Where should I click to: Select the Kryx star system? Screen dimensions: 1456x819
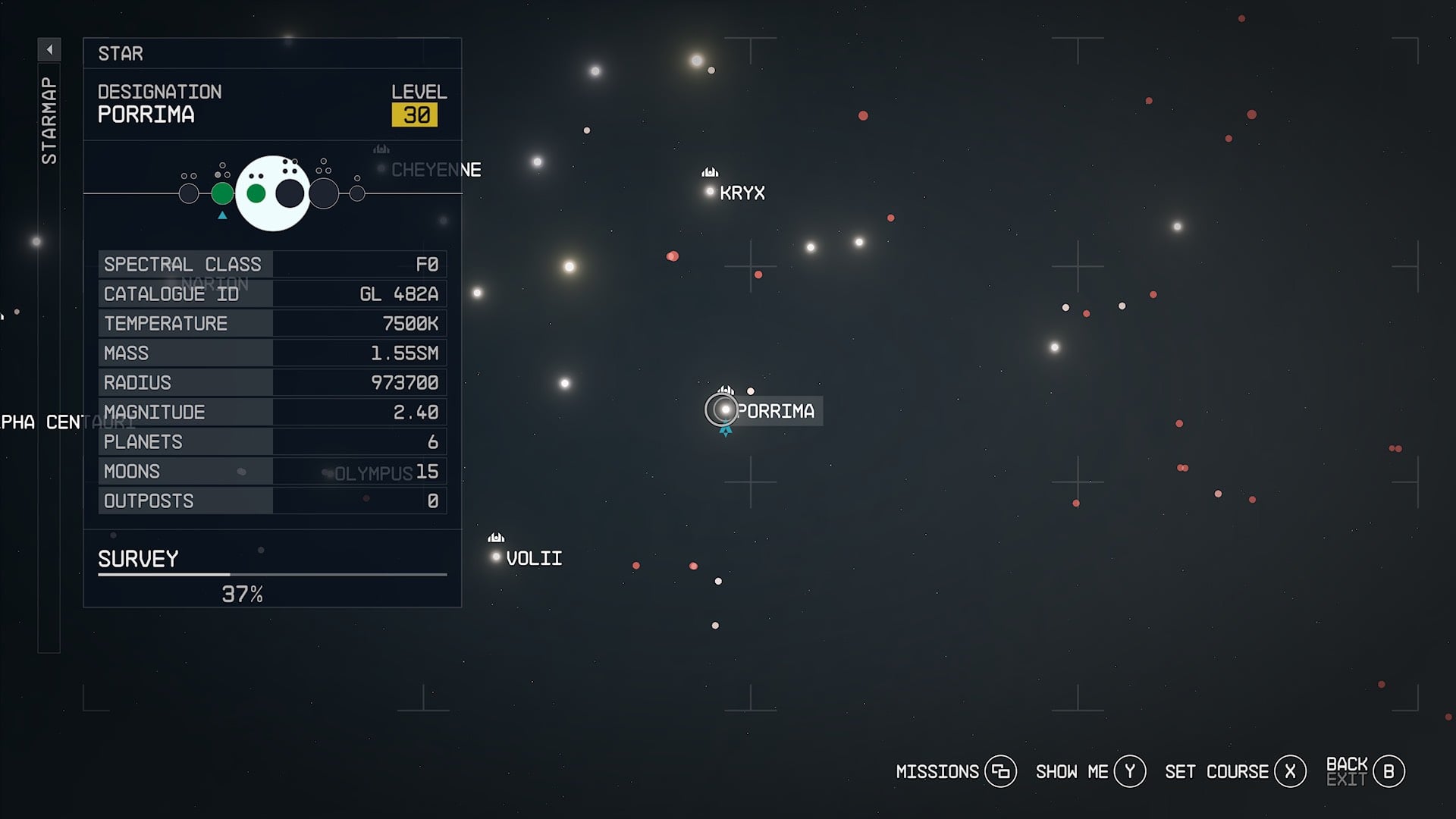(x=708, y=192)
